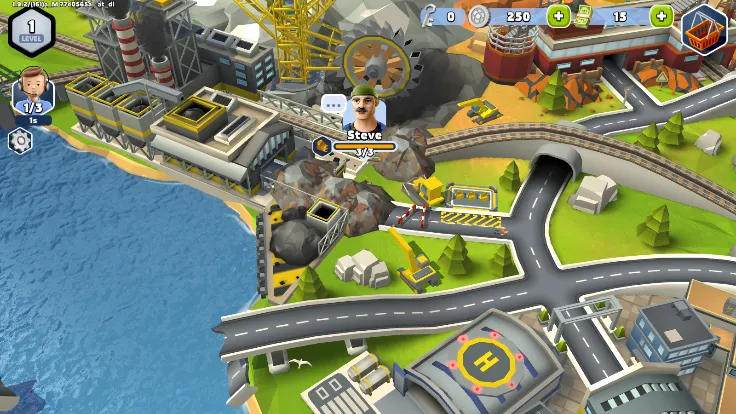Open Steve's speech bubble

tap(333, 103)
